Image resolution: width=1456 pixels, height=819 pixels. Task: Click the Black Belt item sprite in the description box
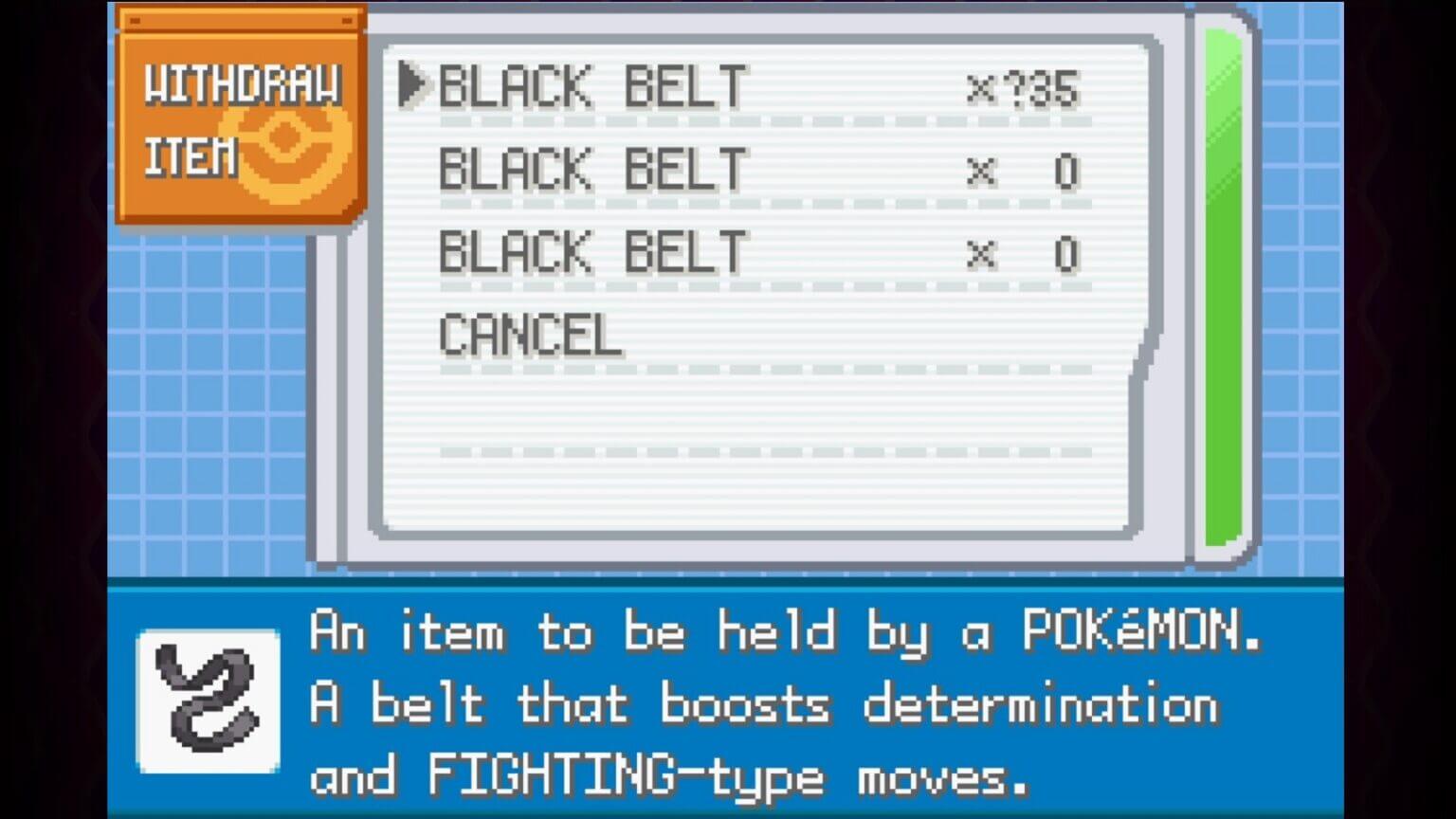pos(207,701)
